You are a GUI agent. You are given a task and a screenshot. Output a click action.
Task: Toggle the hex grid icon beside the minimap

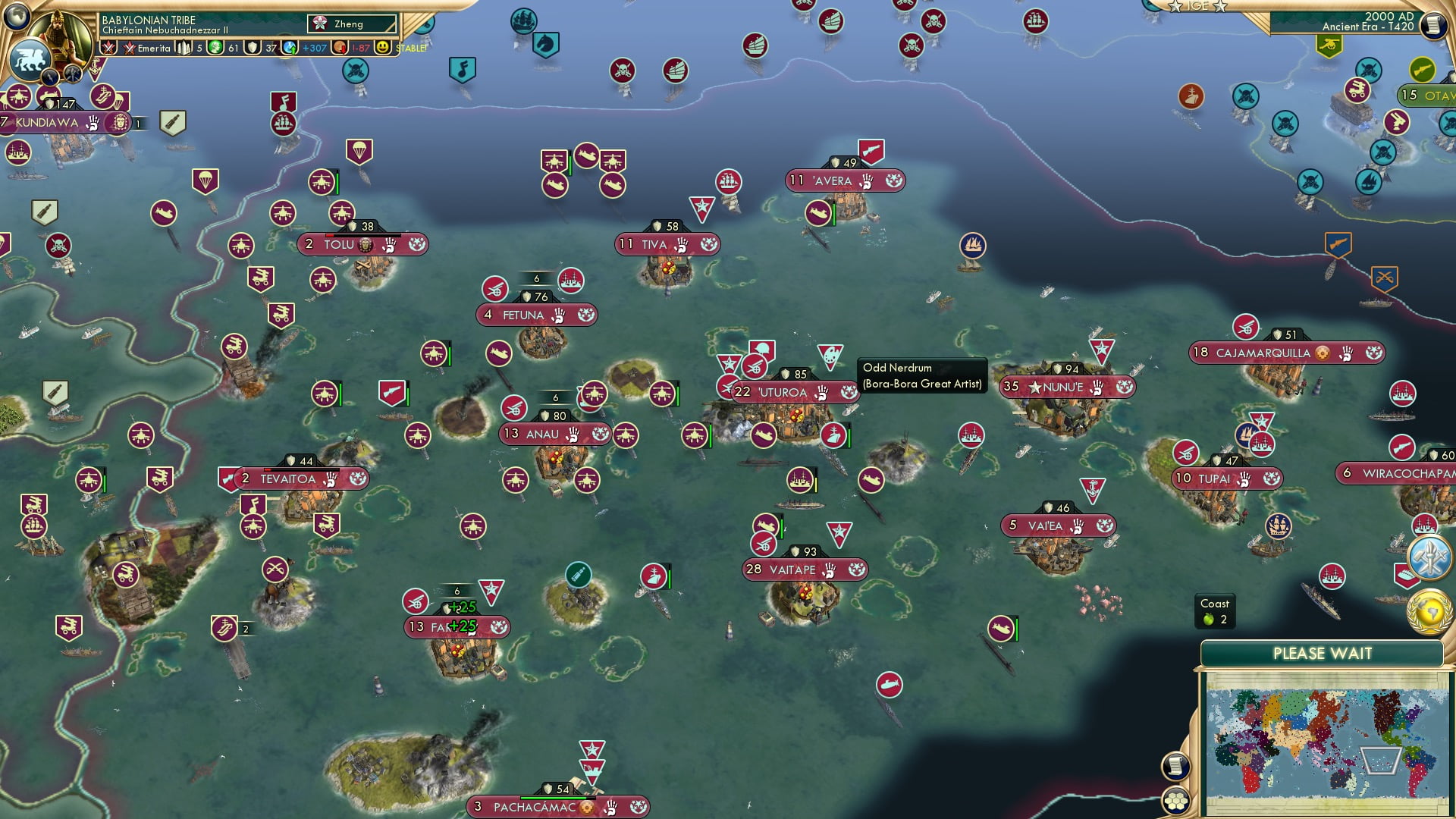coord(1176,802)
